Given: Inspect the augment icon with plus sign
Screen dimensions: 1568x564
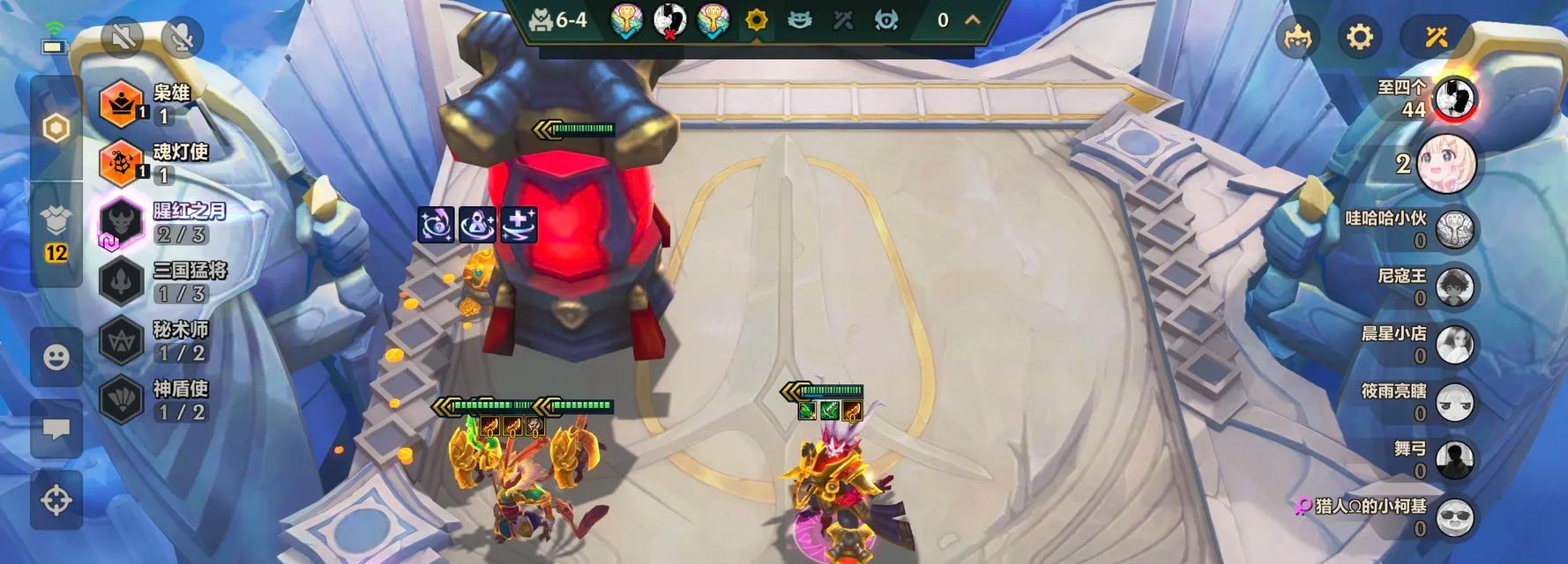Looking at the screenshot, I should click(x=519, y=225).
